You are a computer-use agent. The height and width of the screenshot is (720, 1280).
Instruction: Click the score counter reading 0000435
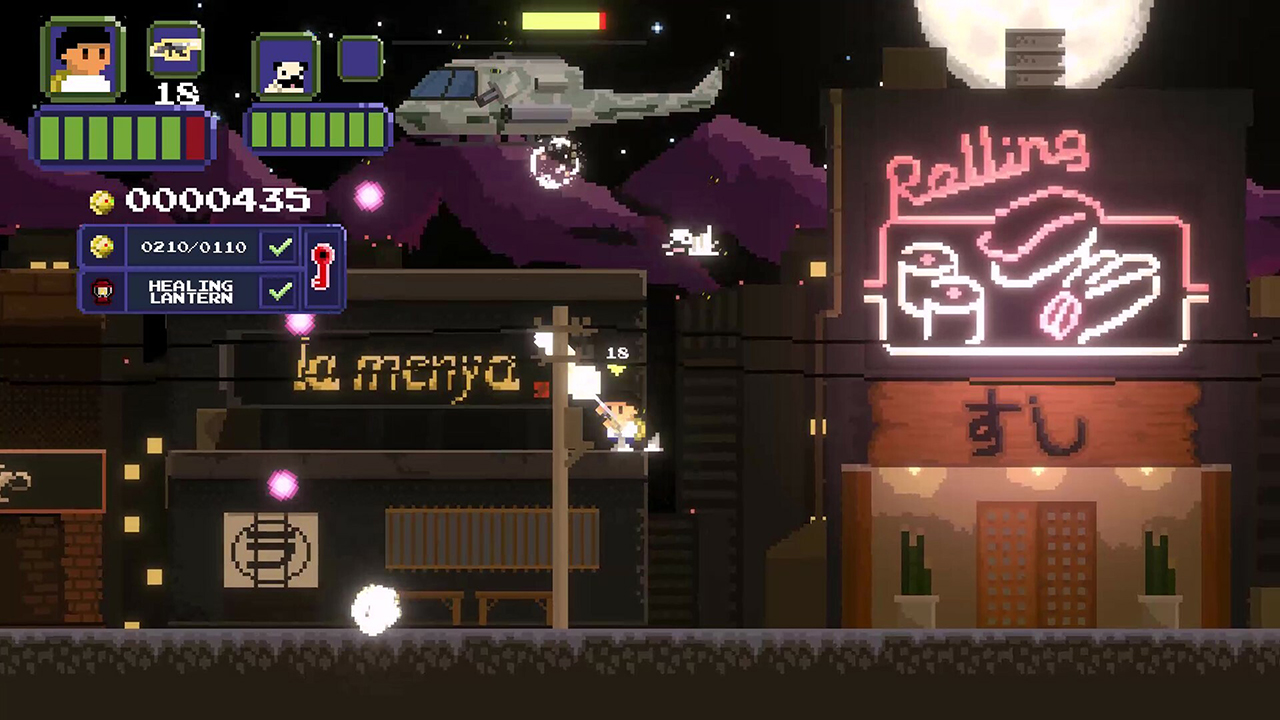pyautogui.click(x=218, y=200)
